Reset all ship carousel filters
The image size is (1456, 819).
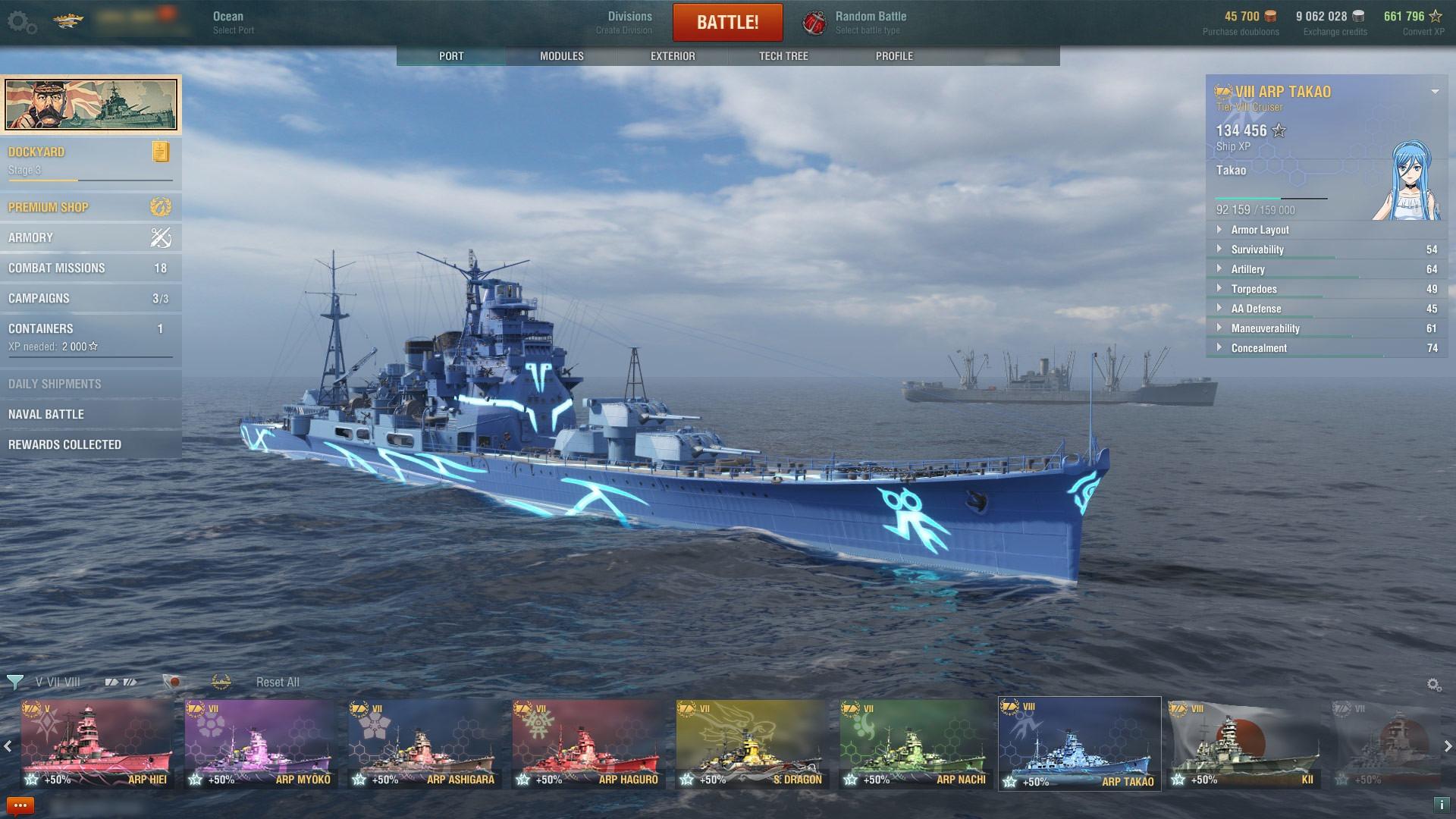[278, 682]
